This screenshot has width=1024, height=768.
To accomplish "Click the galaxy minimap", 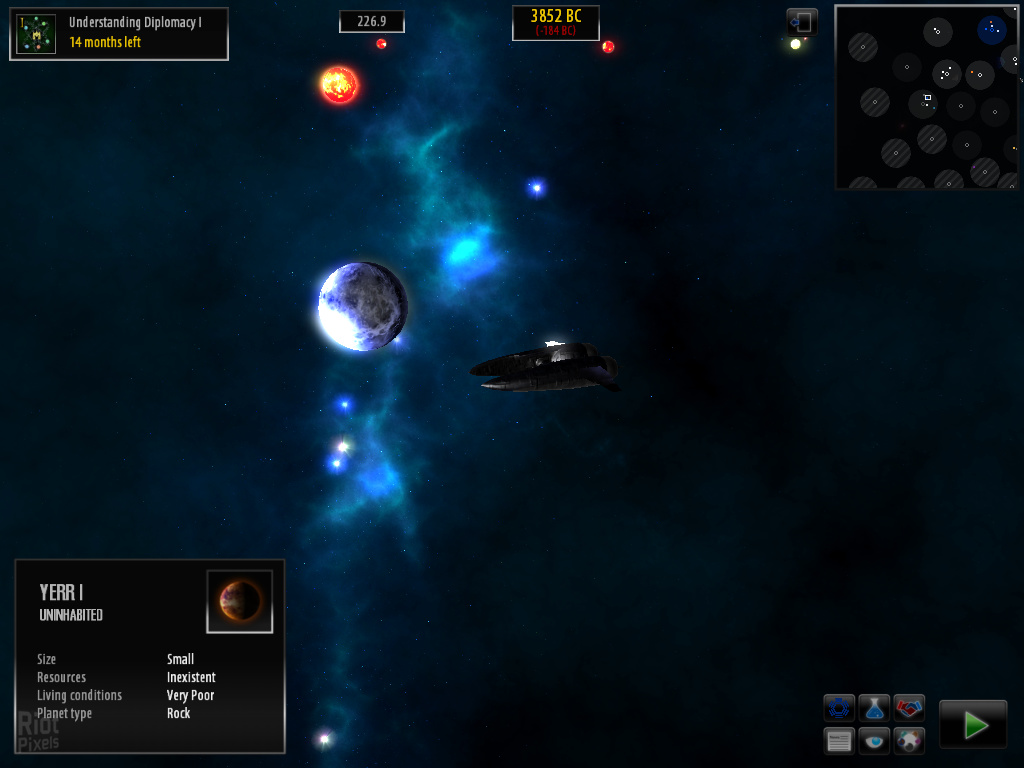I will [x=926, y=97].
